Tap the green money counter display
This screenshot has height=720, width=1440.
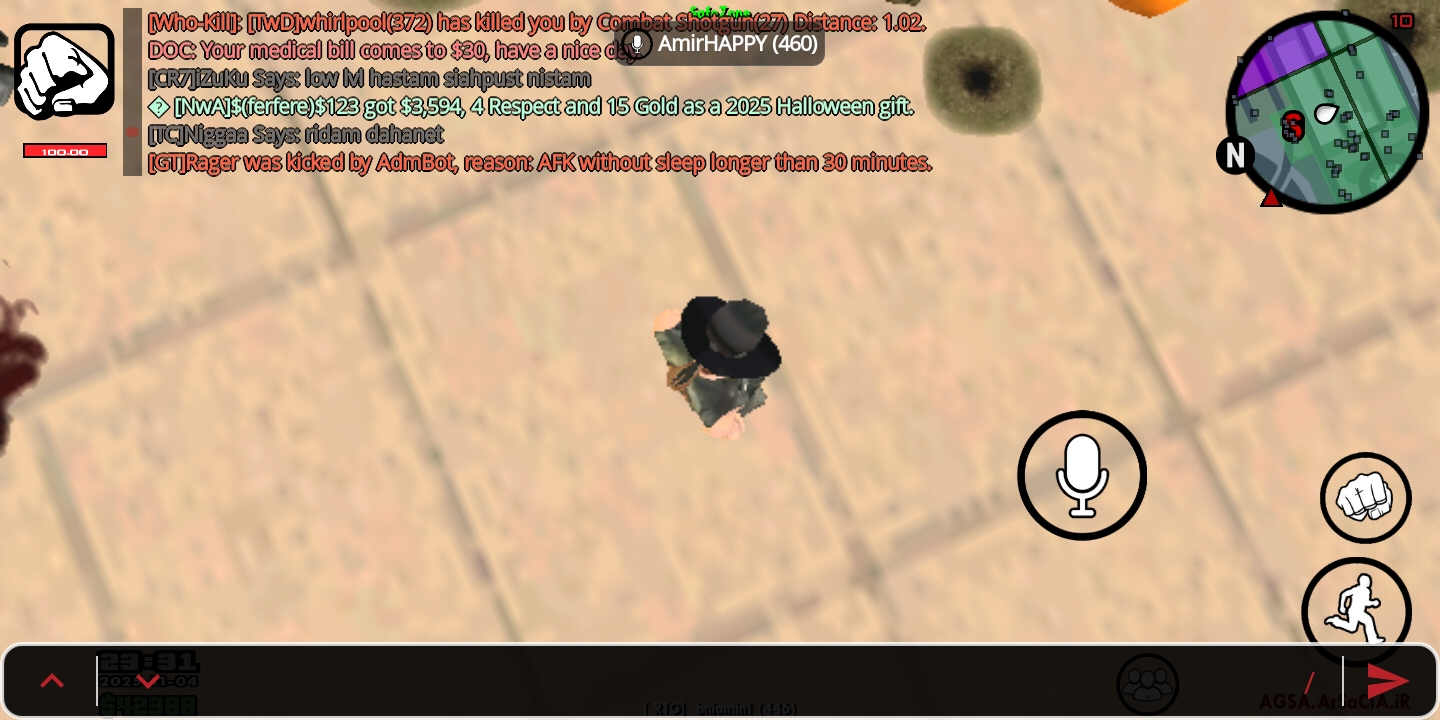coord(148,703)
